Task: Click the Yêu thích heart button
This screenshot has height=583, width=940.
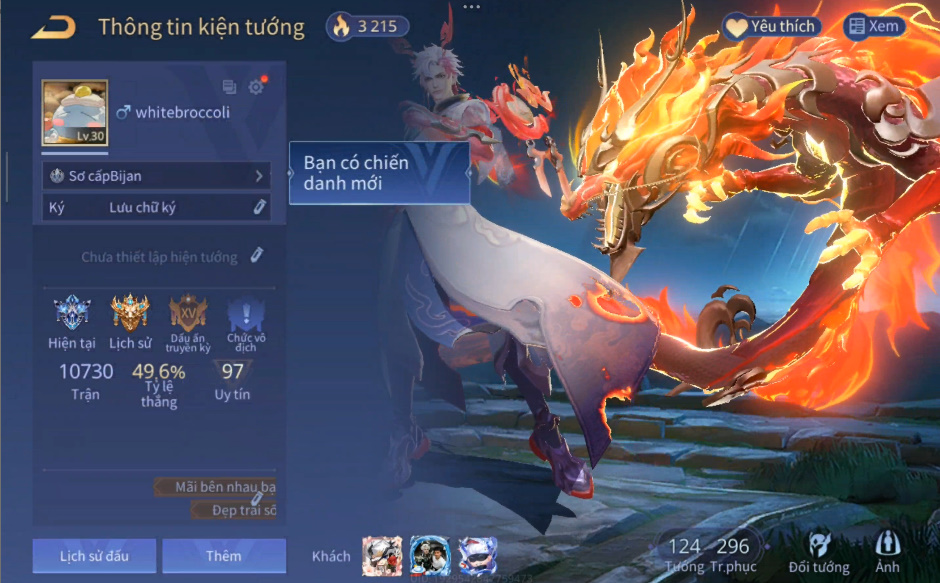Action: click(771, 27)
